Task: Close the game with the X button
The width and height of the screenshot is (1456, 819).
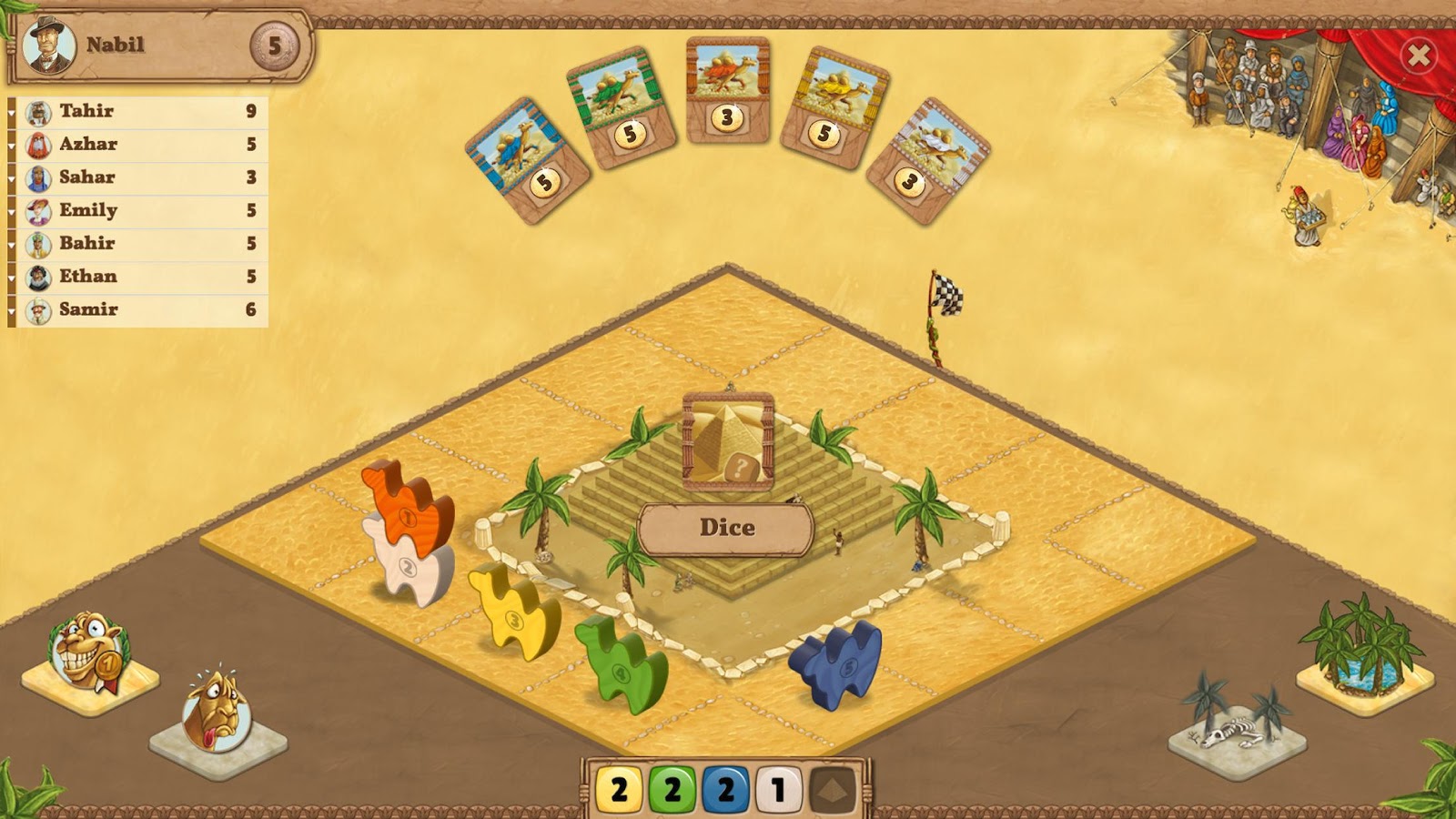Action: pyautogui.click(x=1418, y=56)
